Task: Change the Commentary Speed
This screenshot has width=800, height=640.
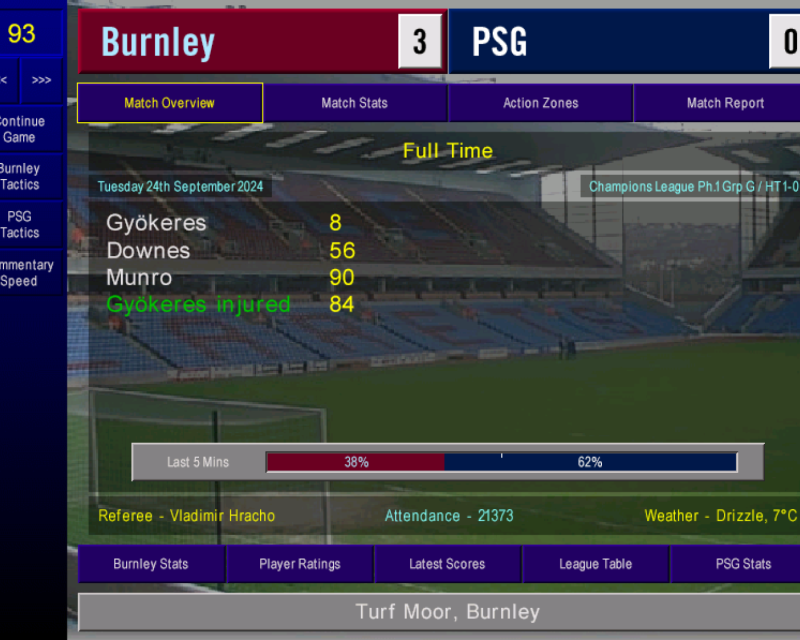Action: [20, 273]
